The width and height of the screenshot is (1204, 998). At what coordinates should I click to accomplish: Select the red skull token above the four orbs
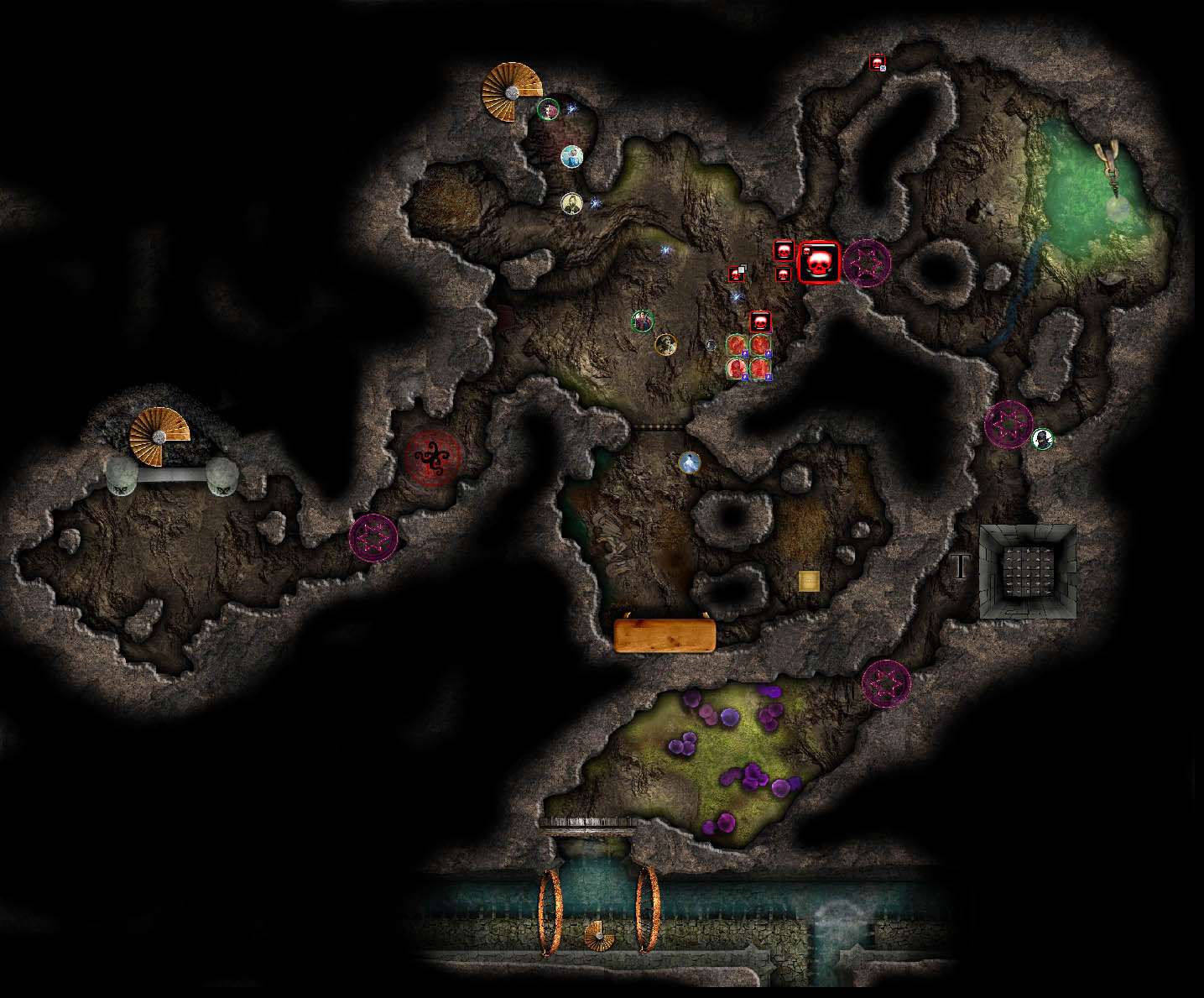pyautogui.click(x=760, y=321)
